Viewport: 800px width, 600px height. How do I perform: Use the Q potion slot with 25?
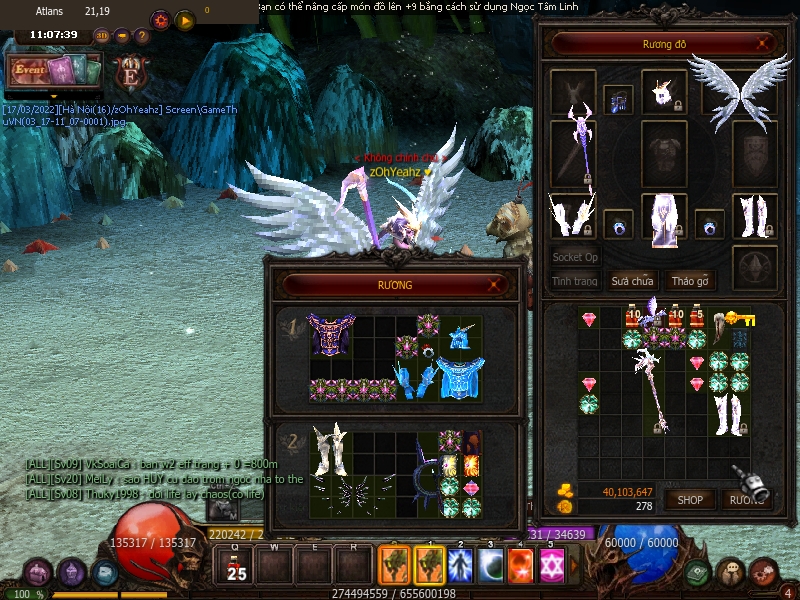coord(235,566)
